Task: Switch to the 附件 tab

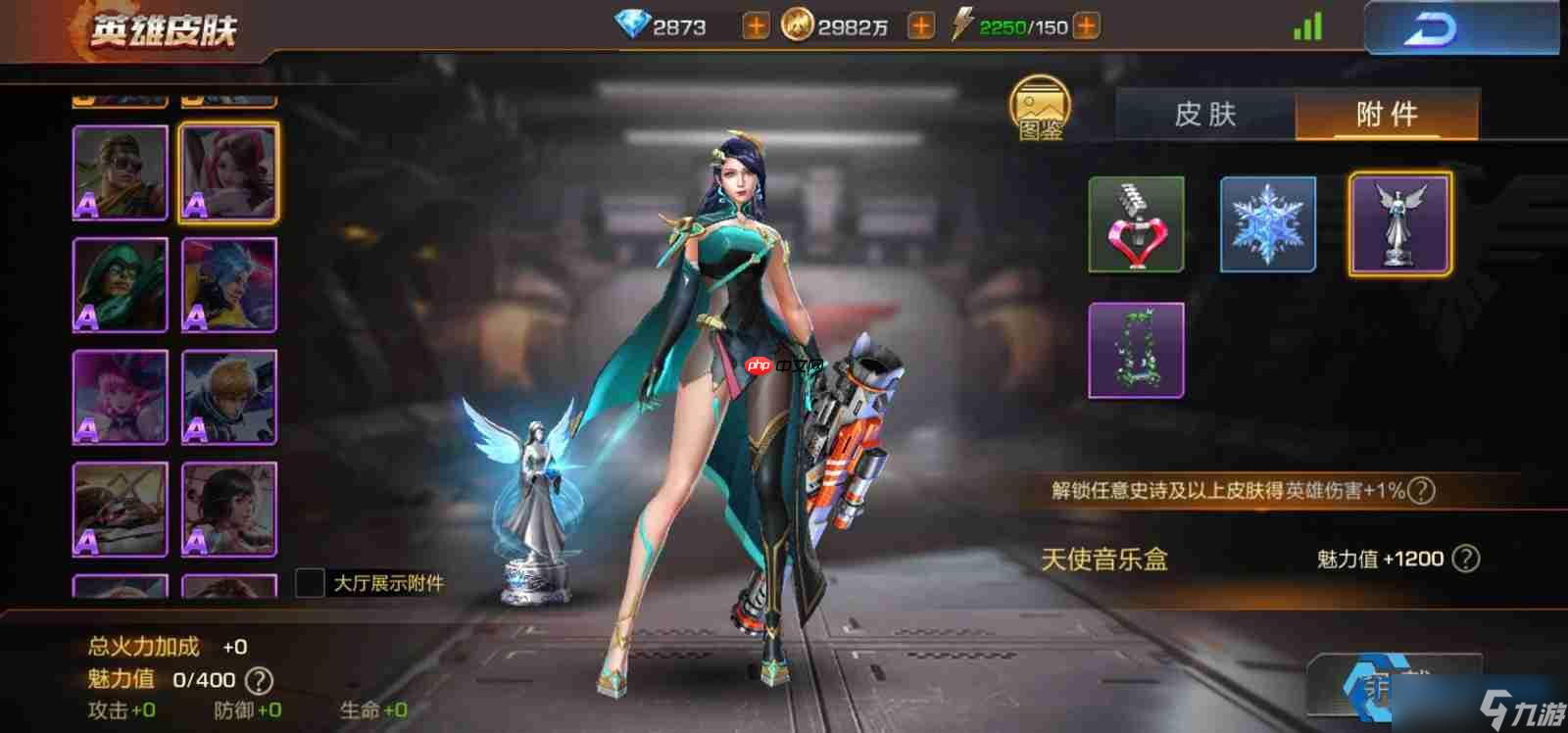Action: click(1388, 114)
